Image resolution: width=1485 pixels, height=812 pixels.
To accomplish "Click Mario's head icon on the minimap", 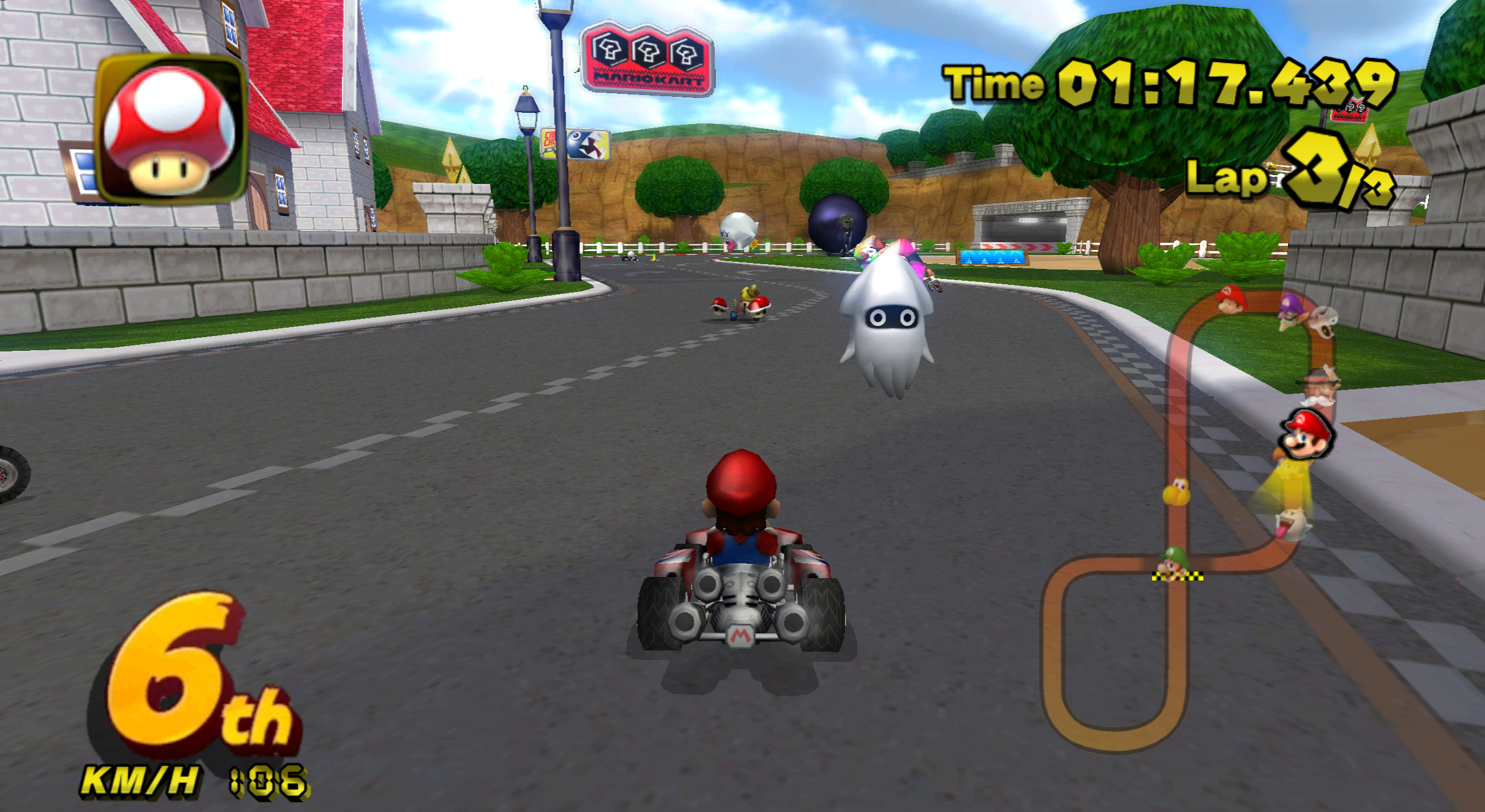I will 1306,434.
